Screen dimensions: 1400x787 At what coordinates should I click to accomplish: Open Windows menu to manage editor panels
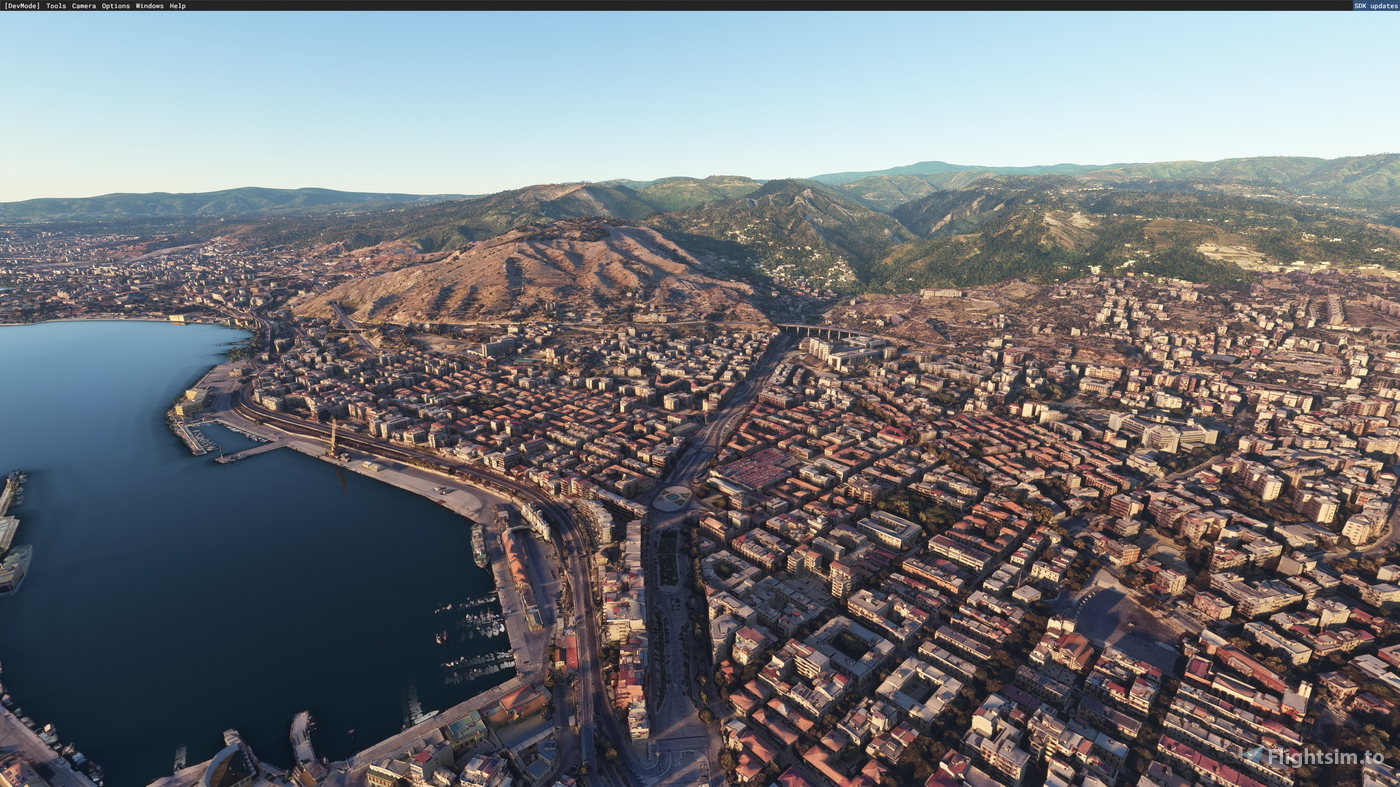pyautogui.click(x=148, y=5)
